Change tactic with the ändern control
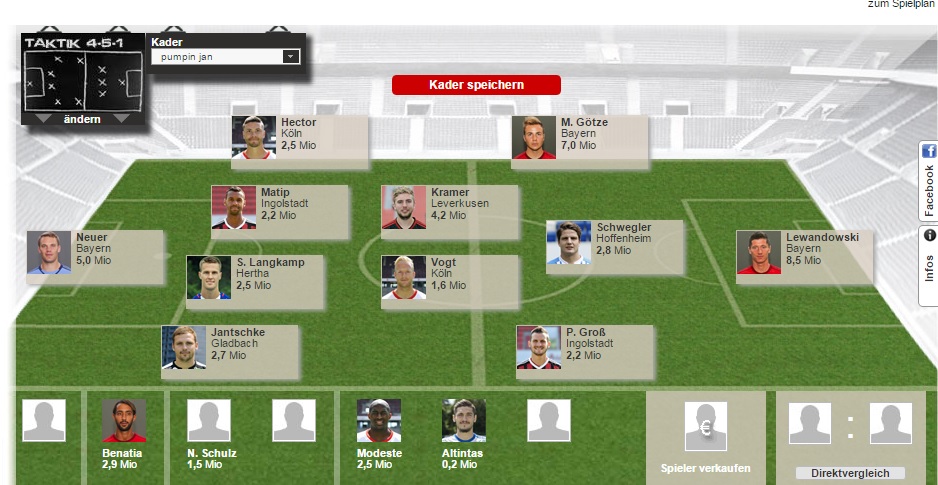The image size is (938, 485). [x=82, y=119]
